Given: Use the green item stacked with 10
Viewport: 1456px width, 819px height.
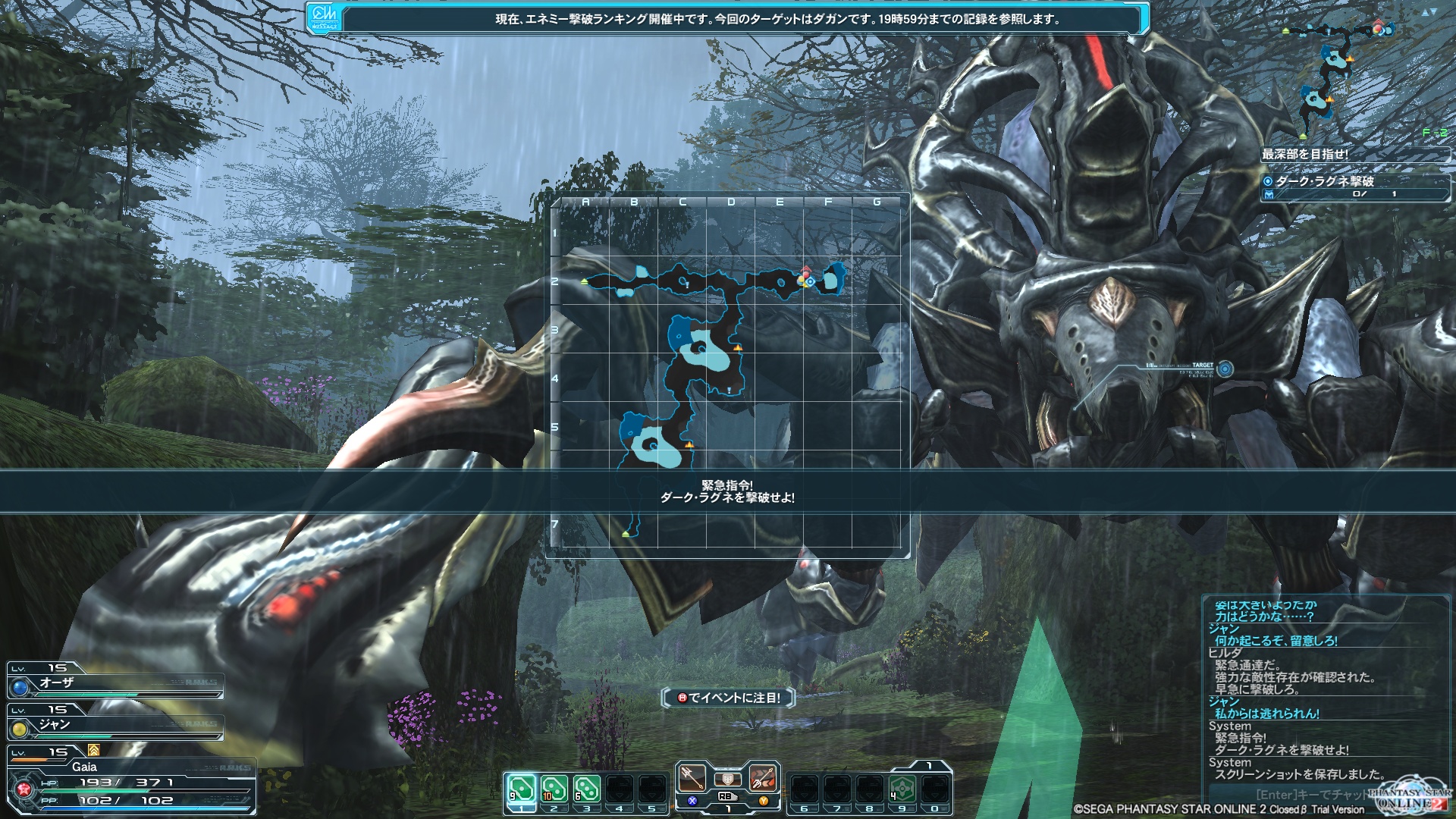Looking at the screenshot, I should point(554,789).
